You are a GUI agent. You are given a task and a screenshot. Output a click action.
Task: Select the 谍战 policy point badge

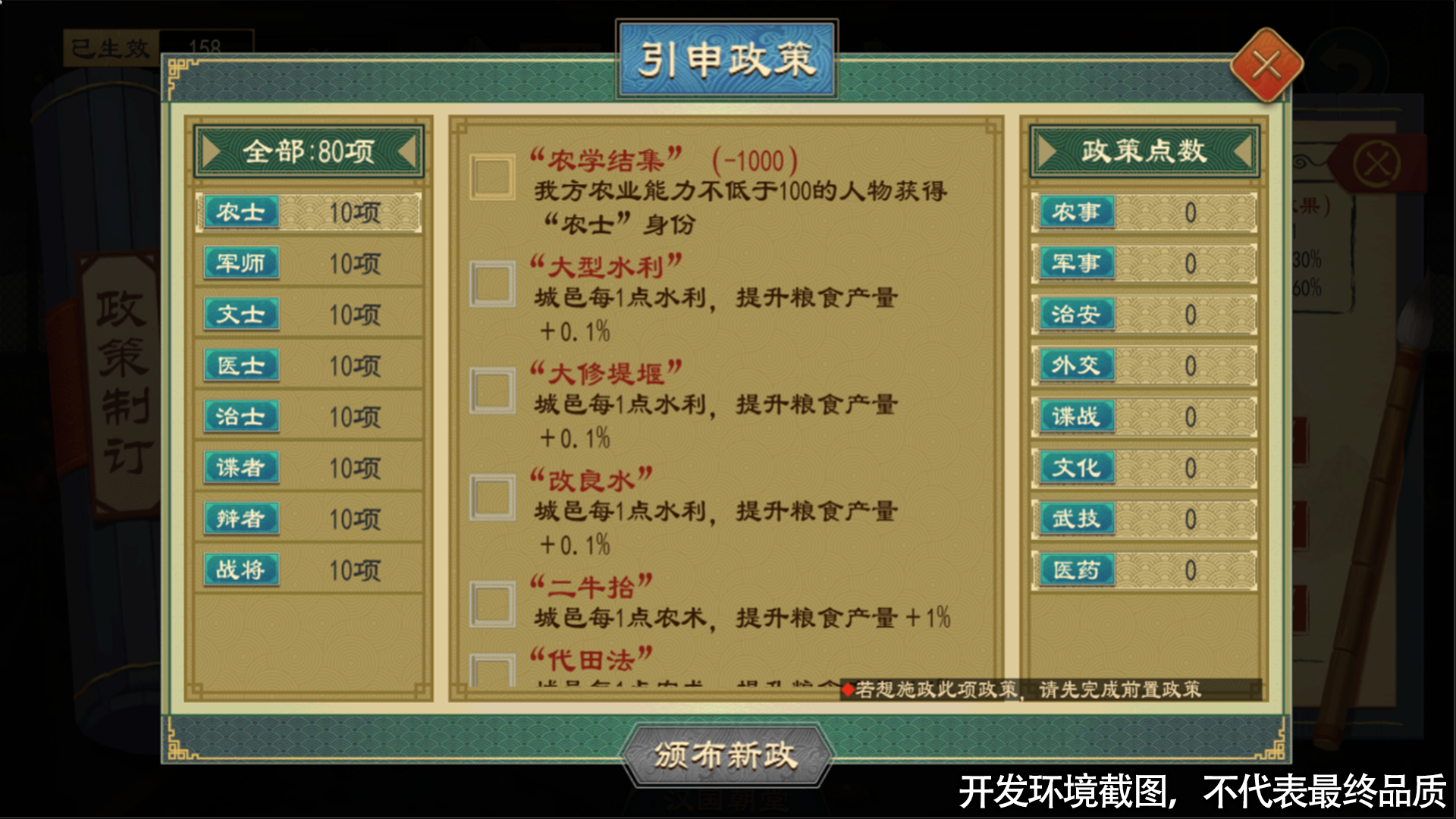(x=1076, y=417)
